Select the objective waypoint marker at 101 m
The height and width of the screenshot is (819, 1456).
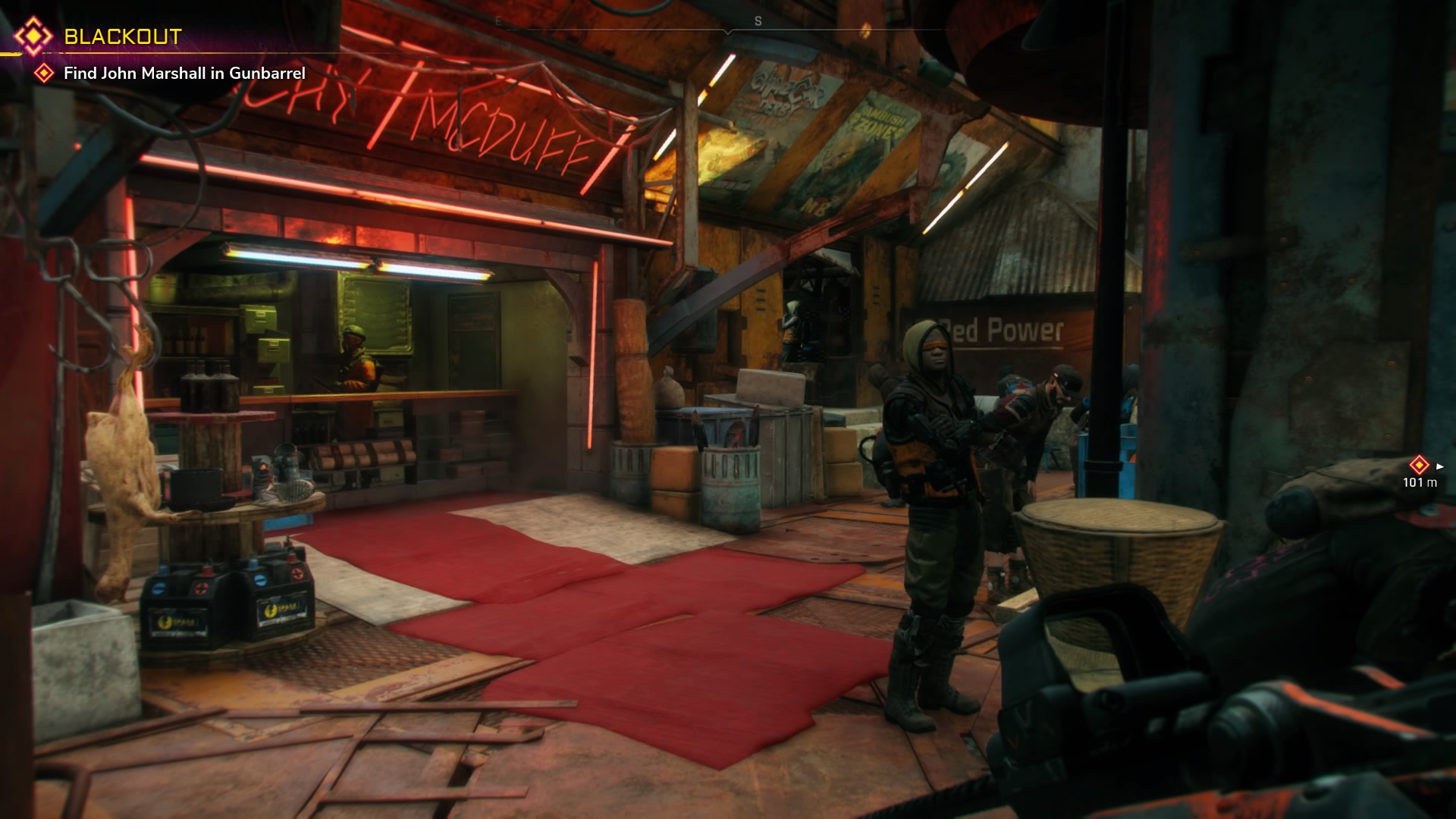pos(1419,465)
